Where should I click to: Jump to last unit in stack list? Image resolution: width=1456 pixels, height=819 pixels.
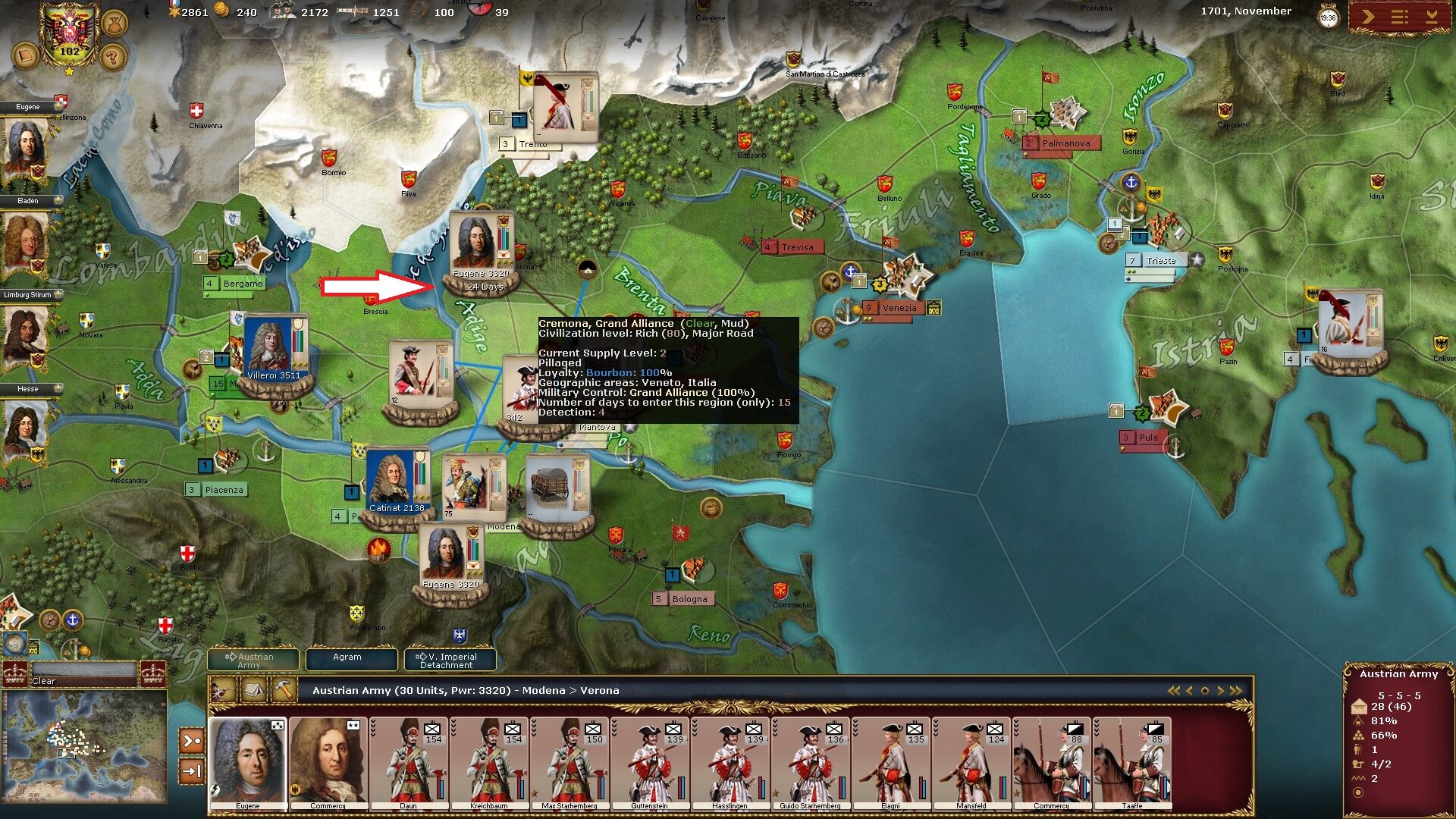(x=1237, y=691)
